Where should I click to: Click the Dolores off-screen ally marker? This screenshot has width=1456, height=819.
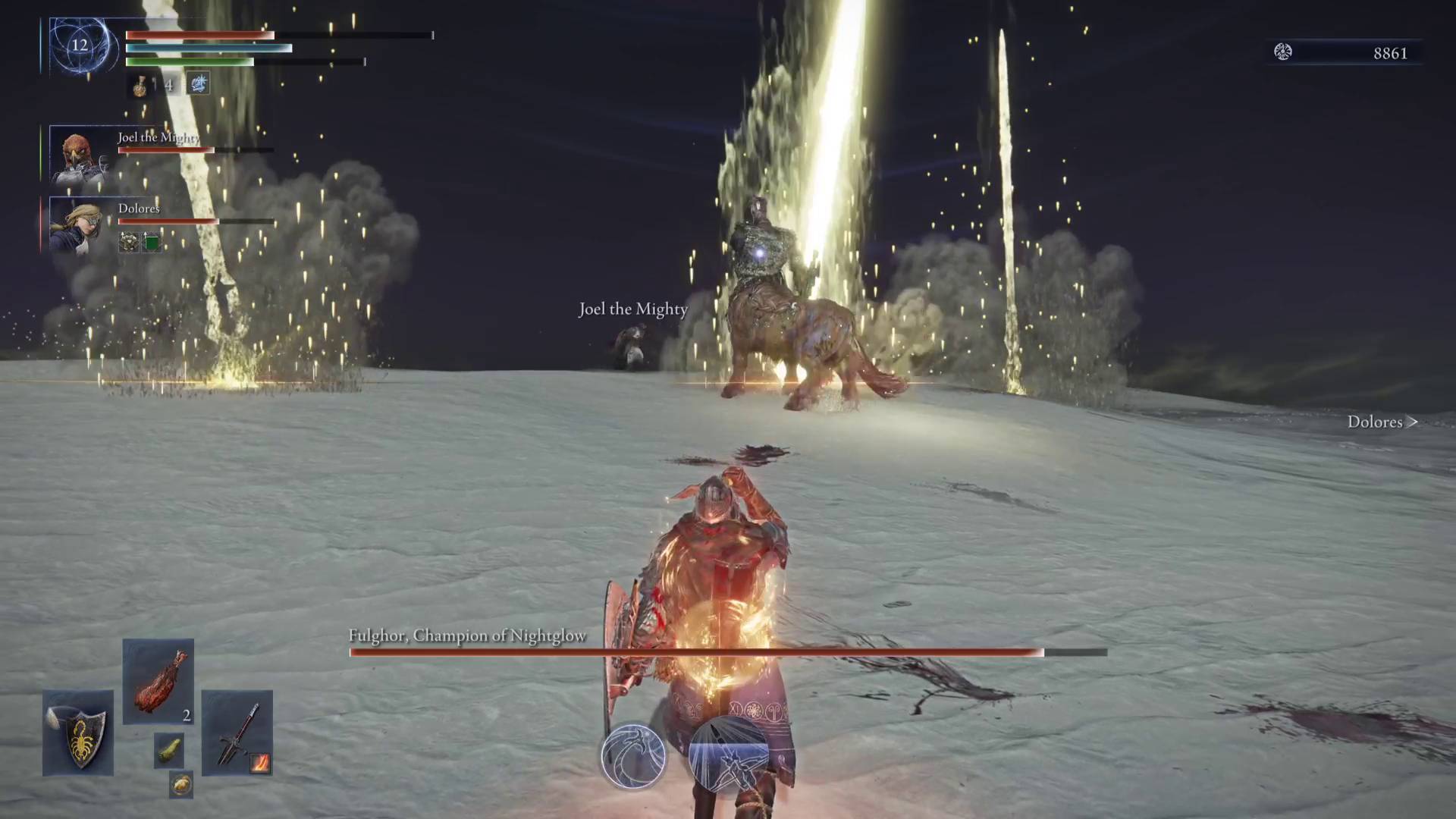pyautogui.click(x=1382, y=422)
